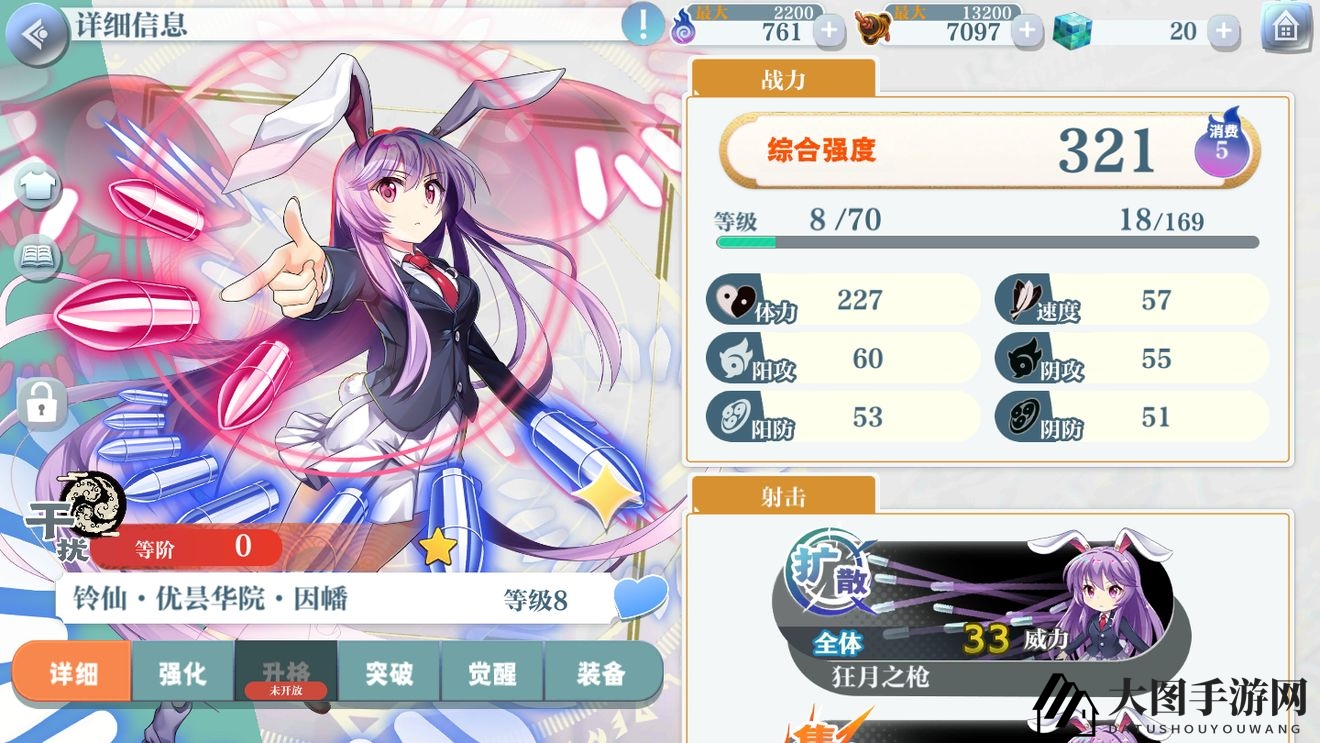Open the costume shirt icon

pyautogui.click(x=38, y=185)
